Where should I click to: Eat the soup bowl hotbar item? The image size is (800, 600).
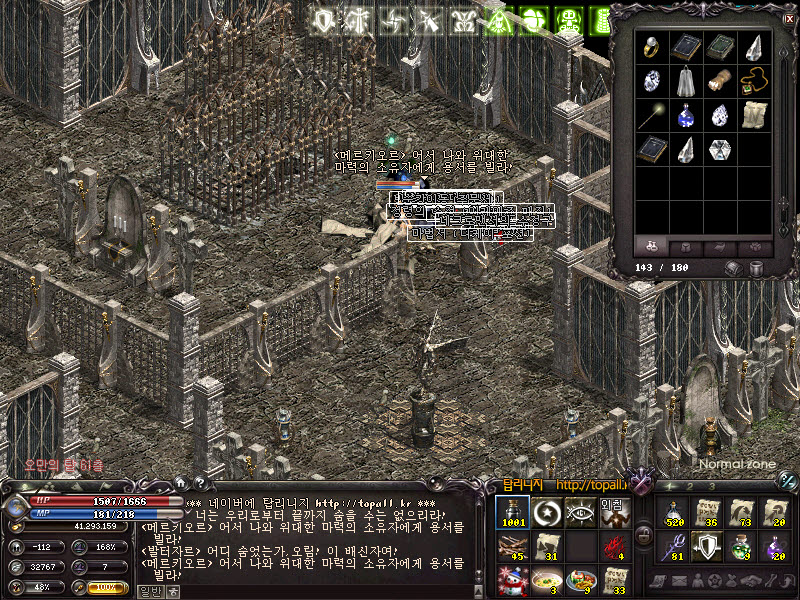[546, 580]
